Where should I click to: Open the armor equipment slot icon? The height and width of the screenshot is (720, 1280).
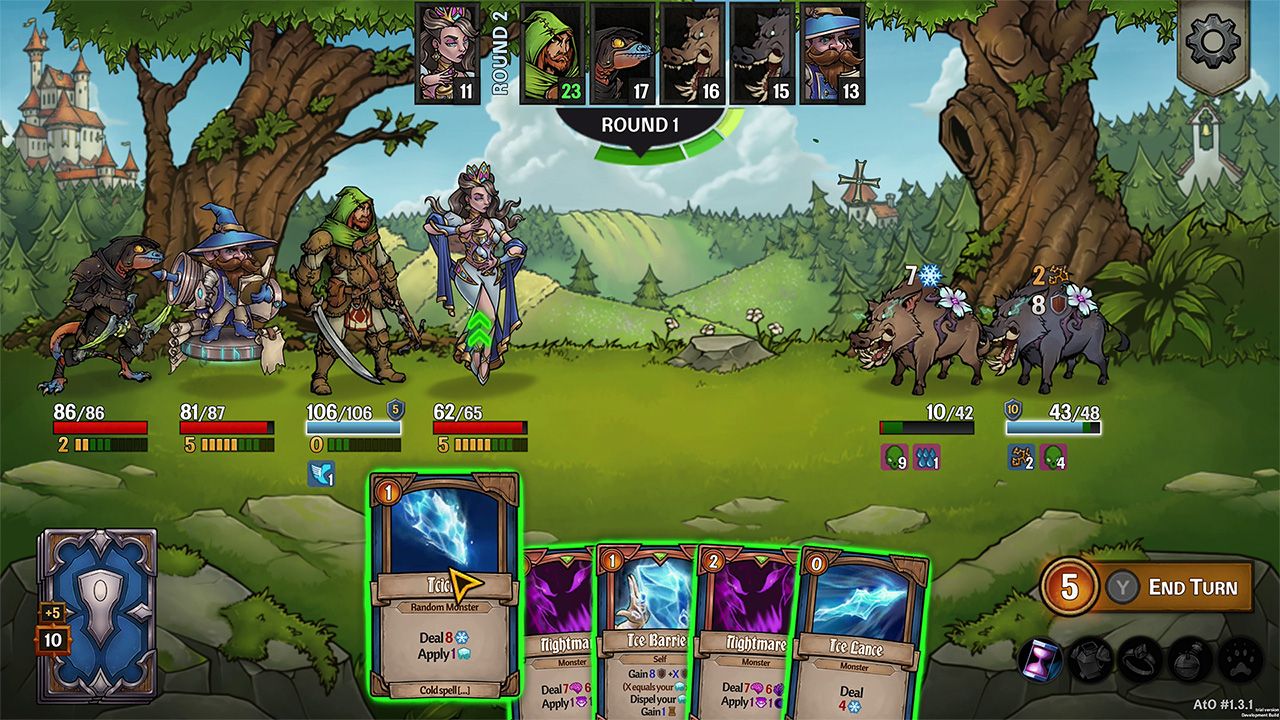(1089, 659)
